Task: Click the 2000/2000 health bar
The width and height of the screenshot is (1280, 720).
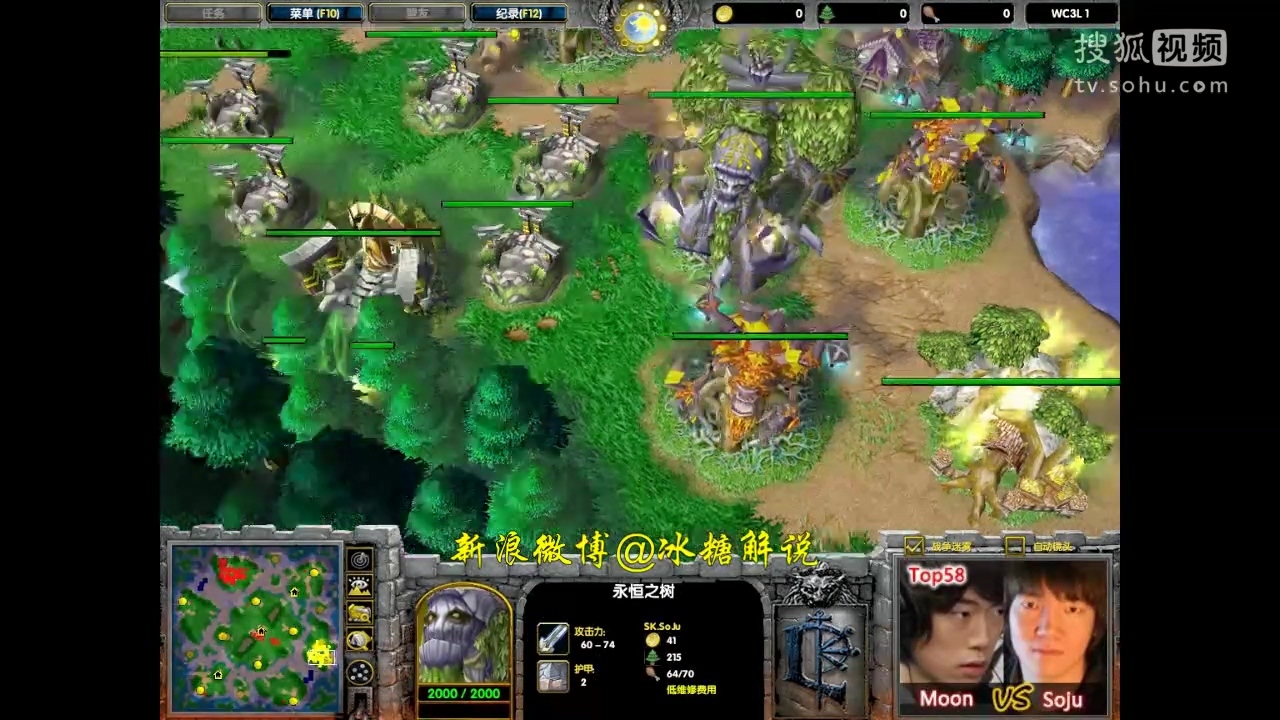Action: tap(464, 692)
